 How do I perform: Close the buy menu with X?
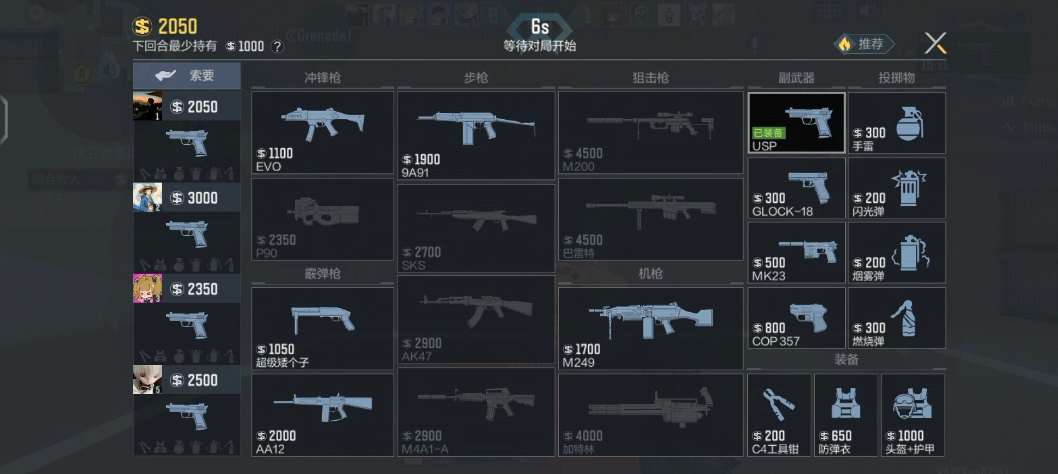[935, 43]
